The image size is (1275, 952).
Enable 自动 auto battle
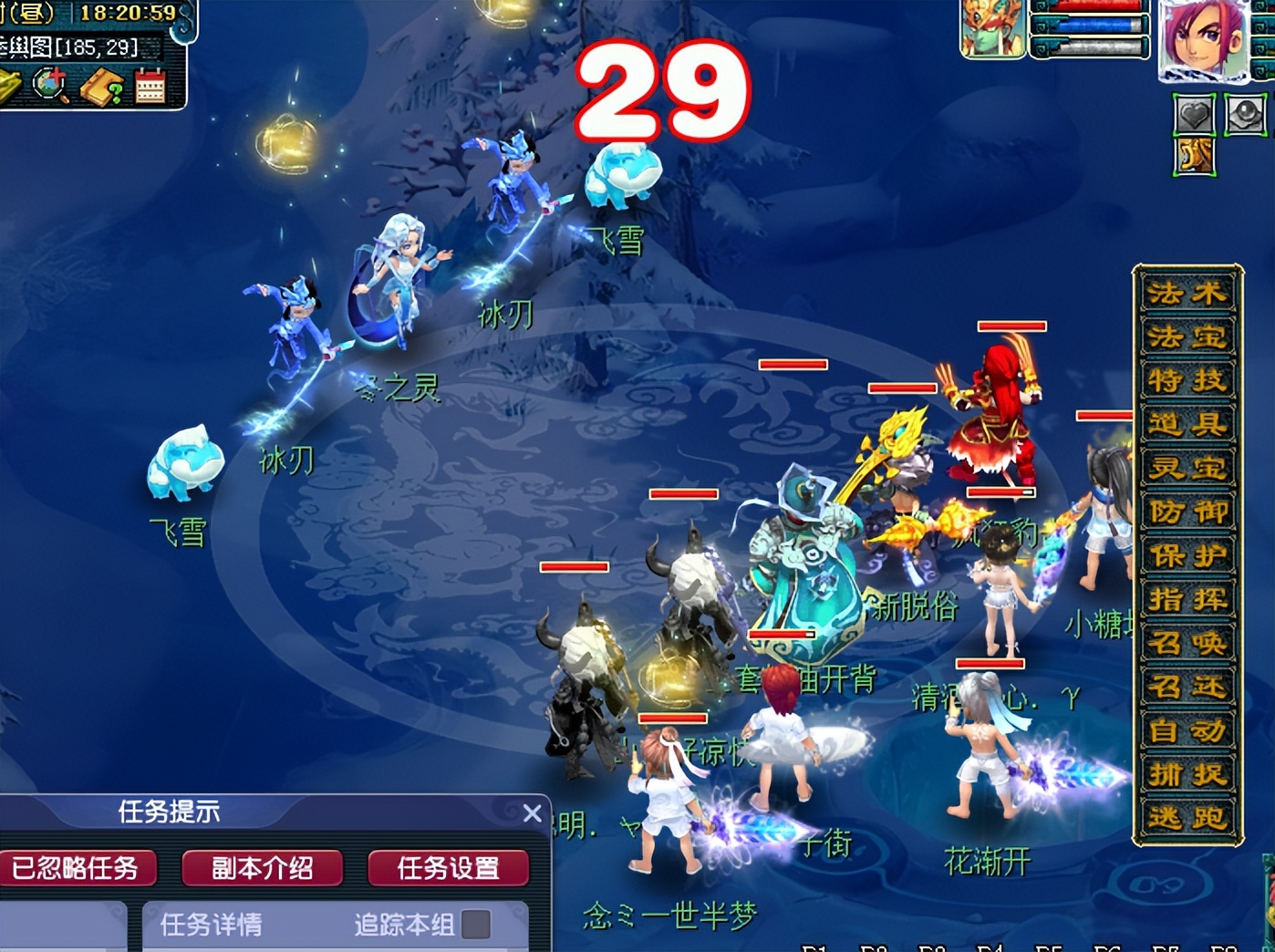tap(1187, 730)
